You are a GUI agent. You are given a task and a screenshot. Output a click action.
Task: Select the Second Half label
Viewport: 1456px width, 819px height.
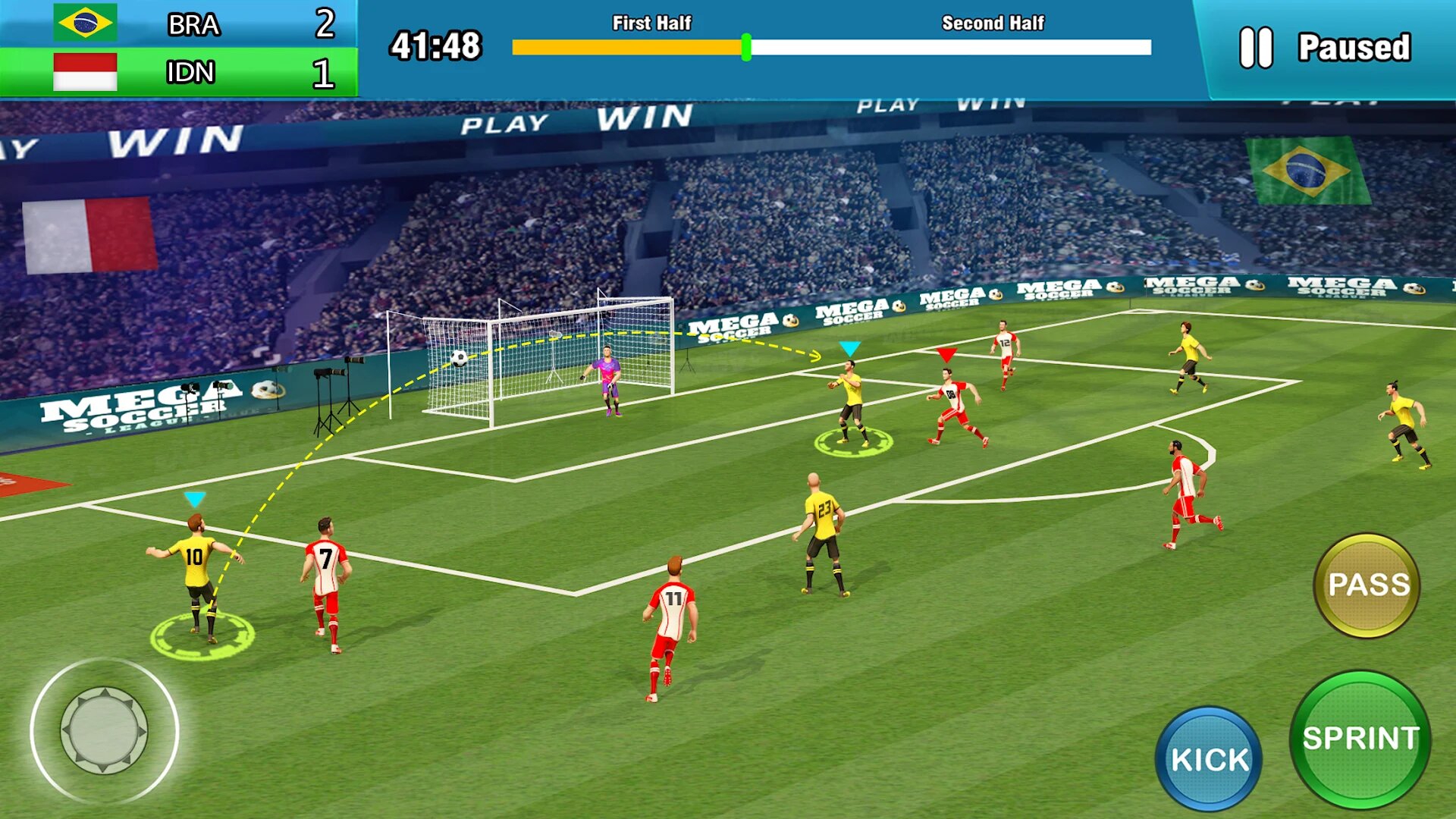click(x=992, y=24)
